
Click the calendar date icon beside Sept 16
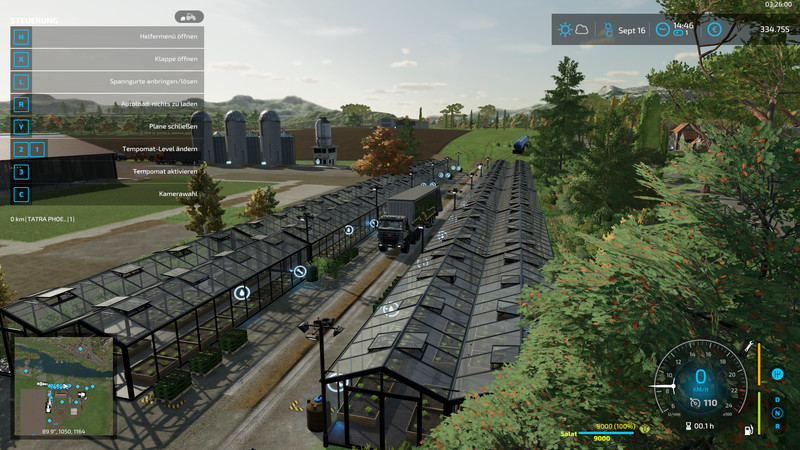pyautogui.click(x=605, y=30)
